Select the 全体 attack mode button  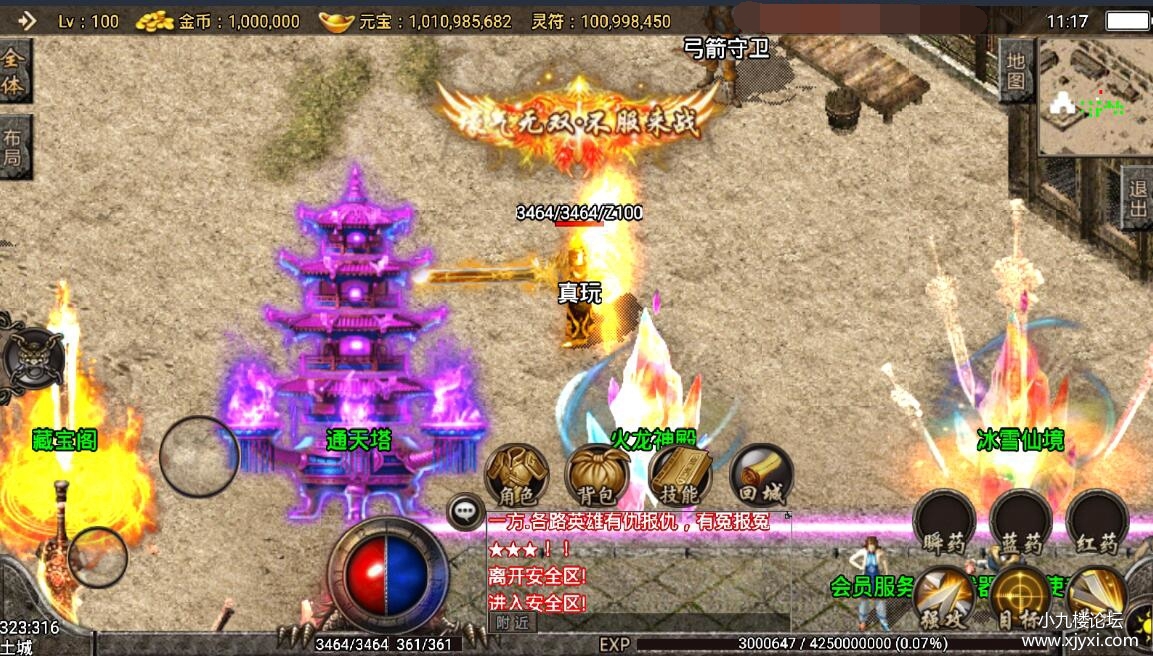pyautogui.click(x=14, y=72)
